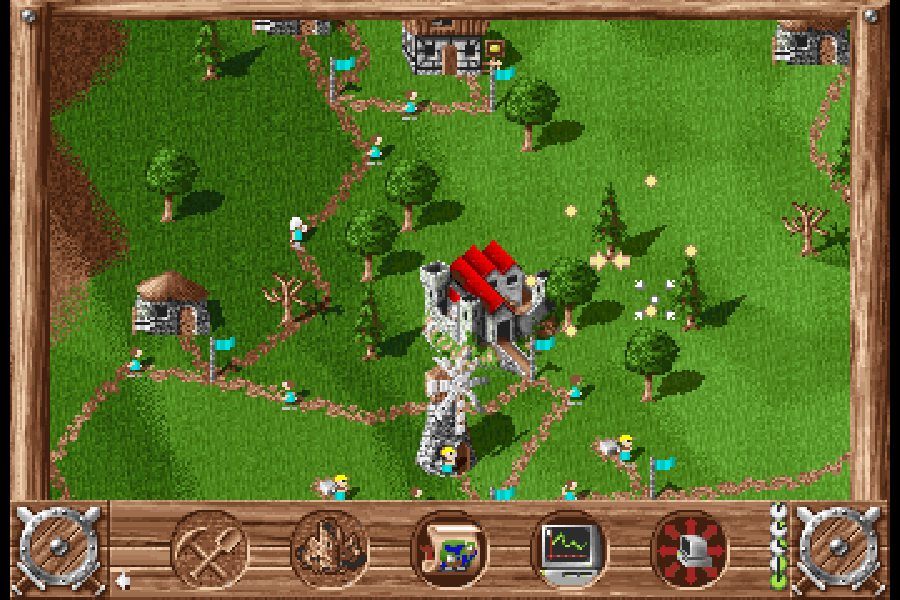Open the computer settings icon with red arrows

click(x=689, y=548)
